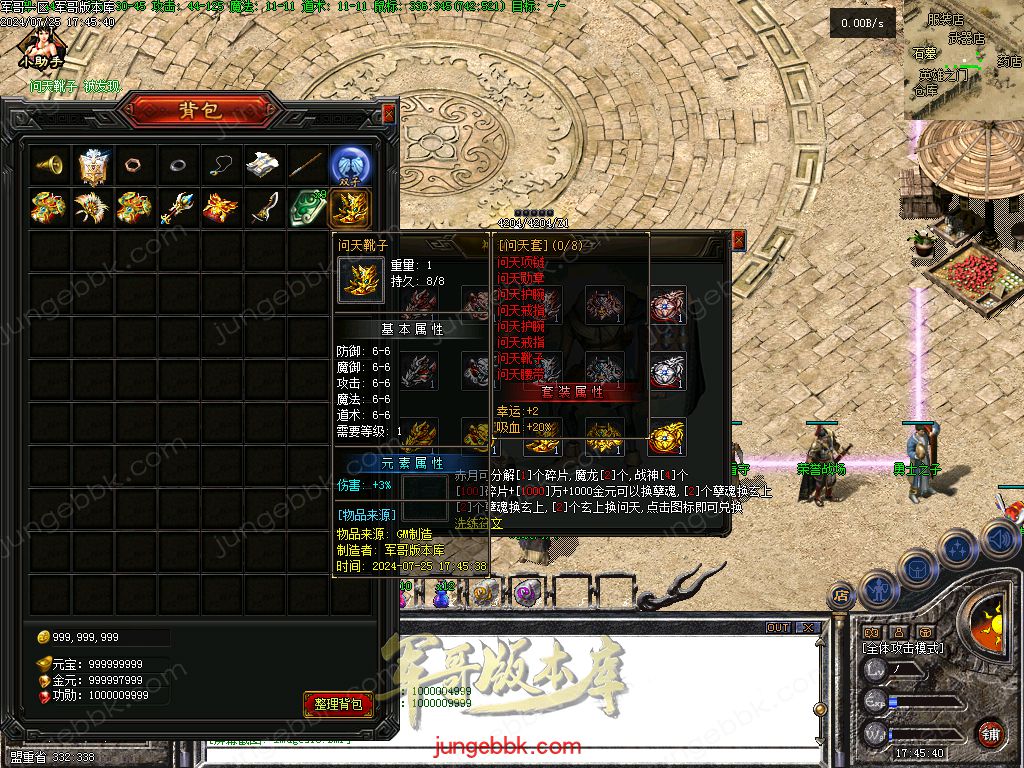Open the skills sparkle round icon

tap(957, 549)
